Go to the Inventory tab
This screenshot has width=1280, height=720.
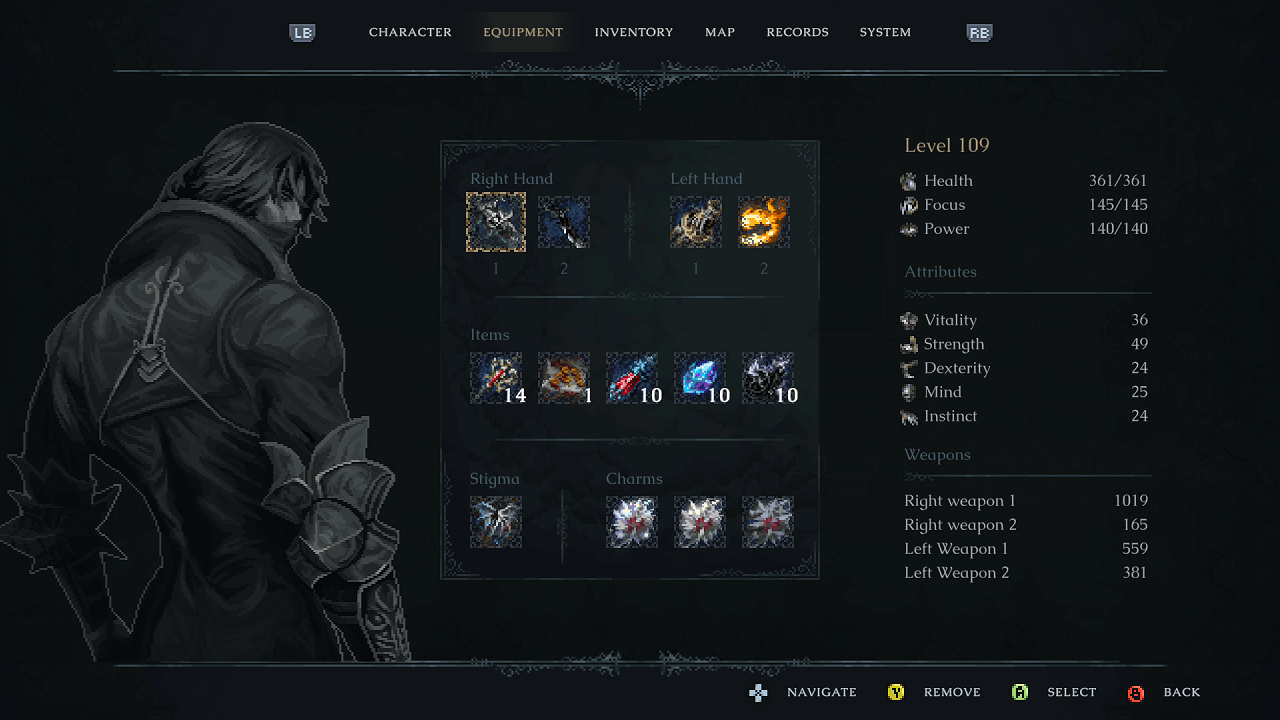634,32
